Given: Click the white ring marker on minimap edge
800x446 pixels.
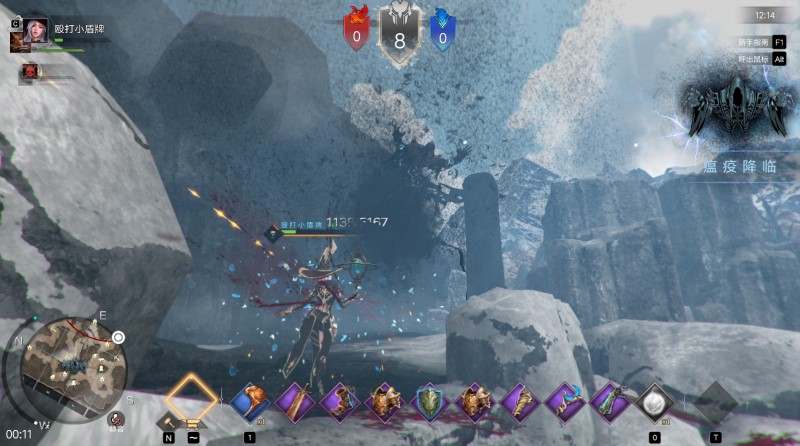Looking at the screenshot, I should point(118,338).
